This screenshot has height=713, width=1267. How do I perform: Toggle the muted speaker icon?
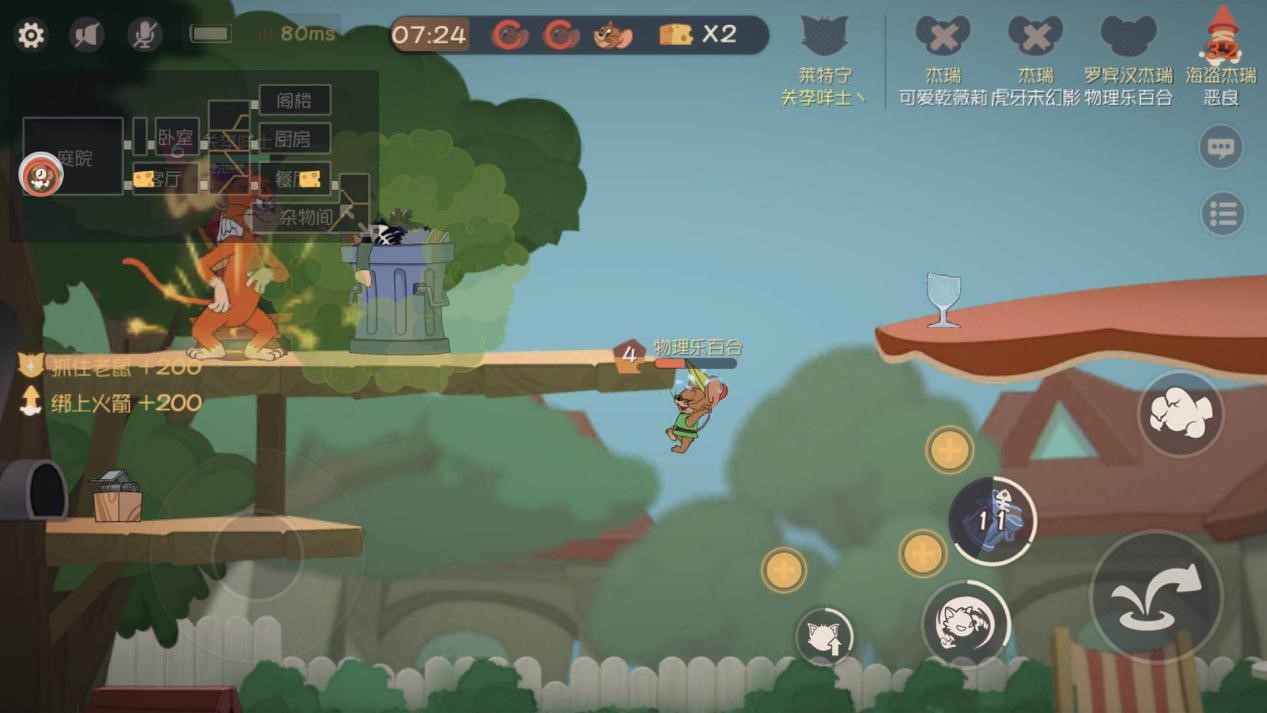[x=87, y=36]
